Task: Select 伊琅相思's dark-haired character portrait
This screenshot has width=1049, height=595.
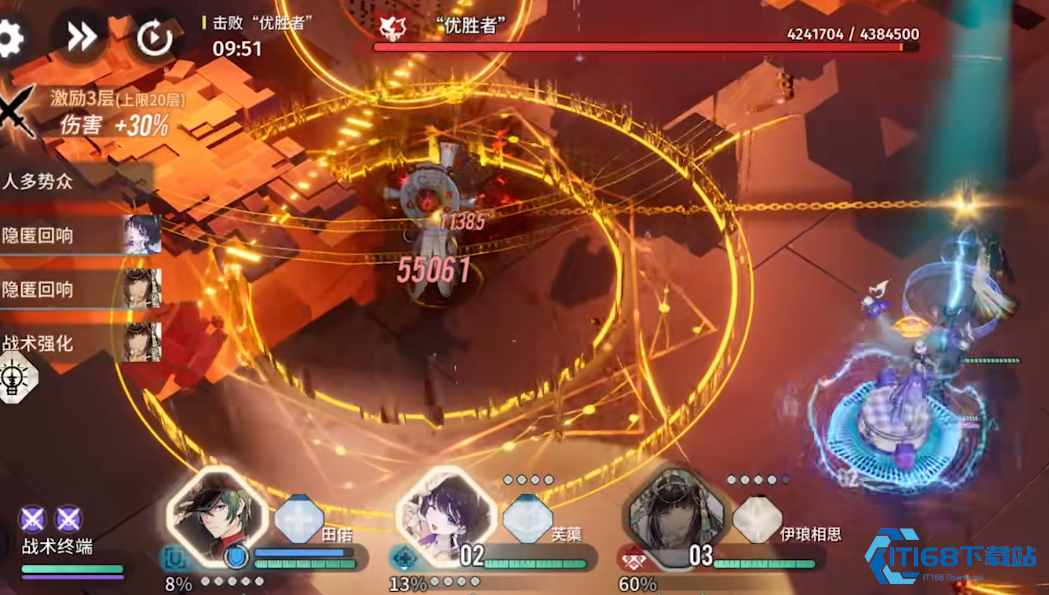Action: point(675,515)
